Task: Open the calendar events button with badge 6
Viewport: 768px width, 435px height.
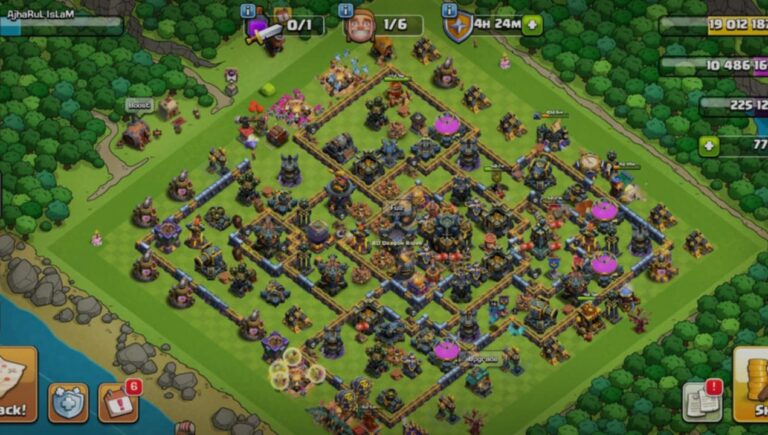Action: (x=118, y=401)
